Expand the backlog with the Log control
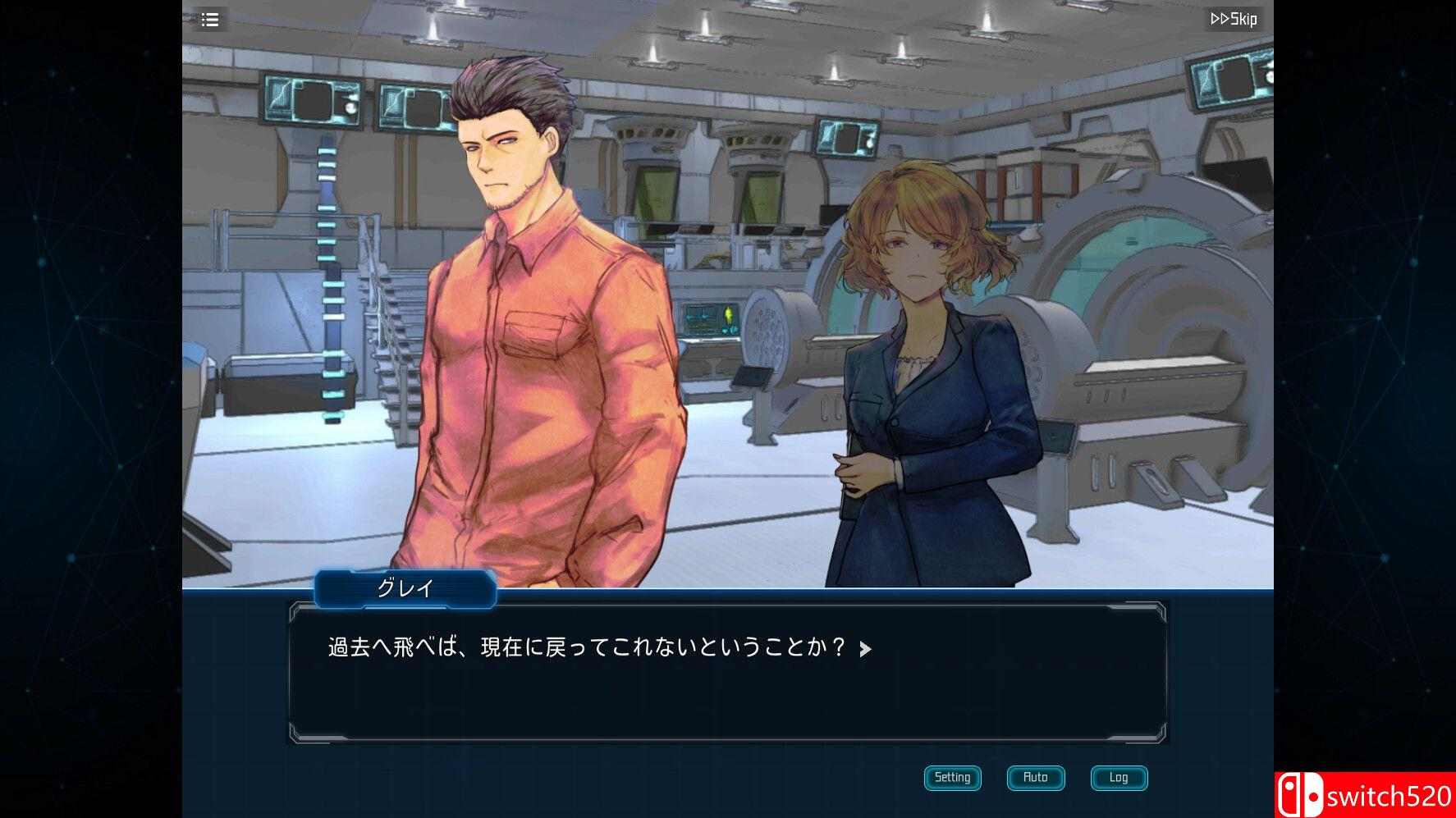Screen dimensions: 1456x818 click(x=1119, y=778)
